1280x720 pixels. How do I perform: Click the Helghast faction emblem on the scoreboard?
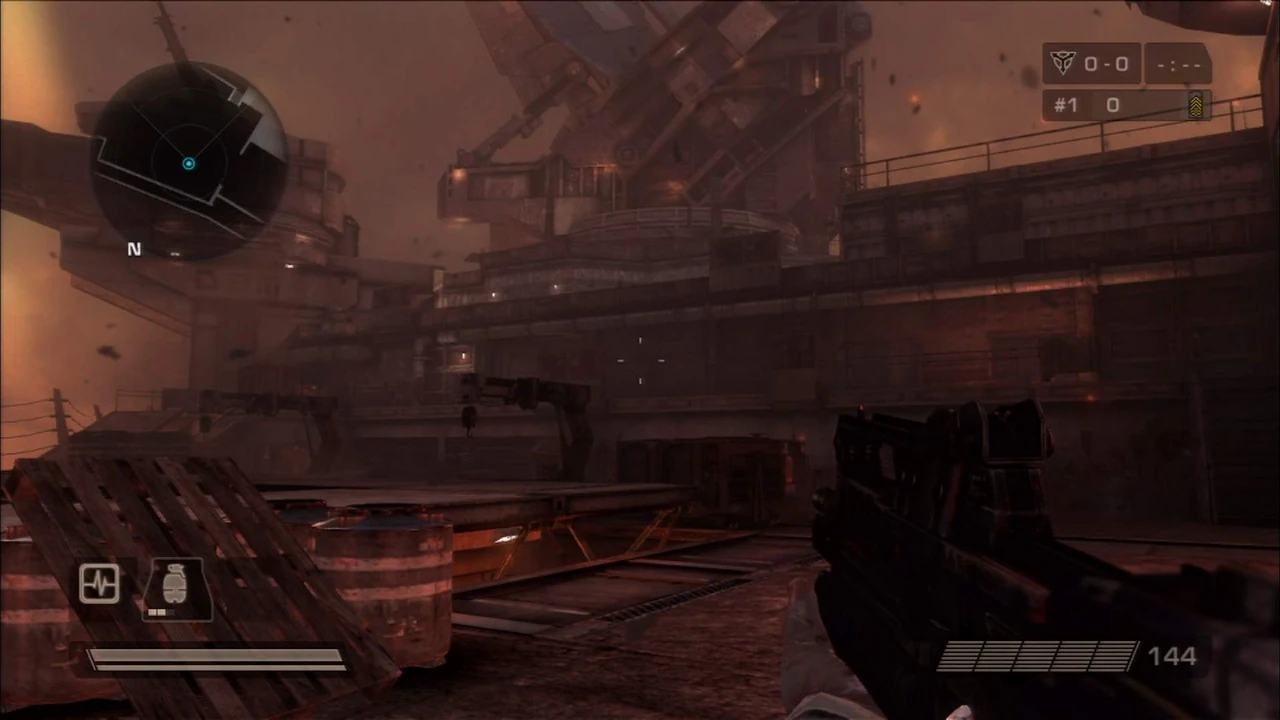click(1063, 63)
